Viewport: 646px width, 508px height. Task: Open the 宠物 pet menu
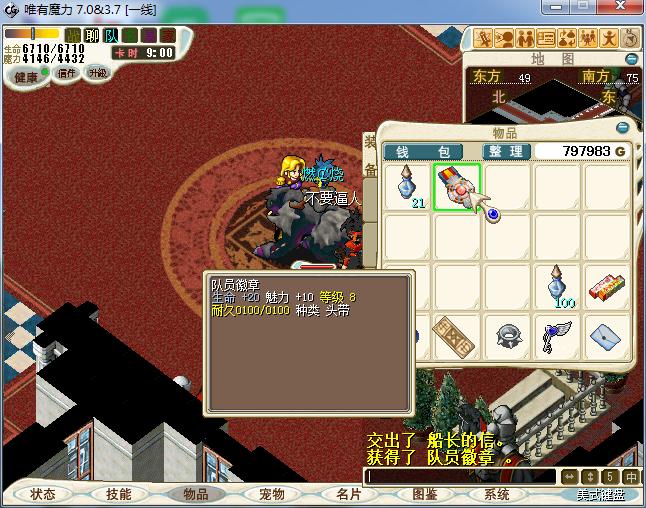(x=272, y=494)
